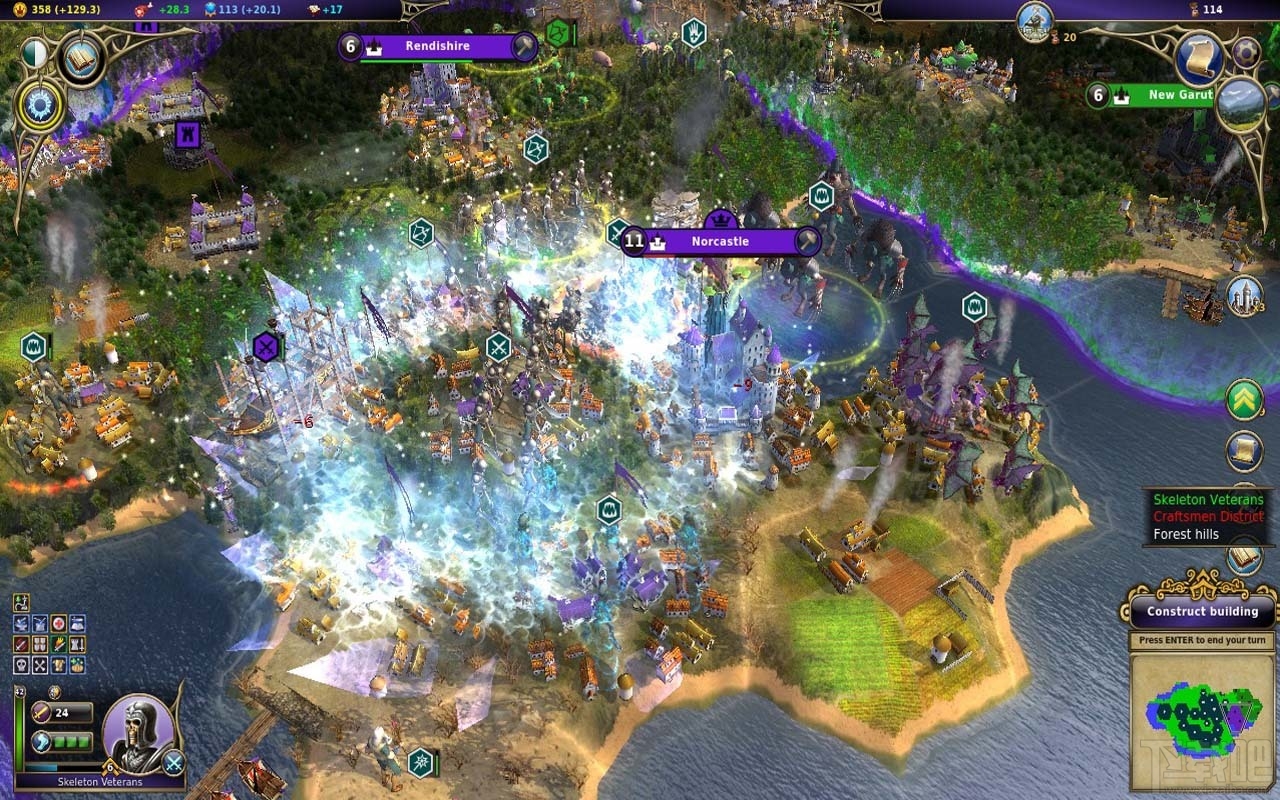The image size is (1280, 800).
Task: Open the book notification above Construct building
Action: pos(1245,558)
